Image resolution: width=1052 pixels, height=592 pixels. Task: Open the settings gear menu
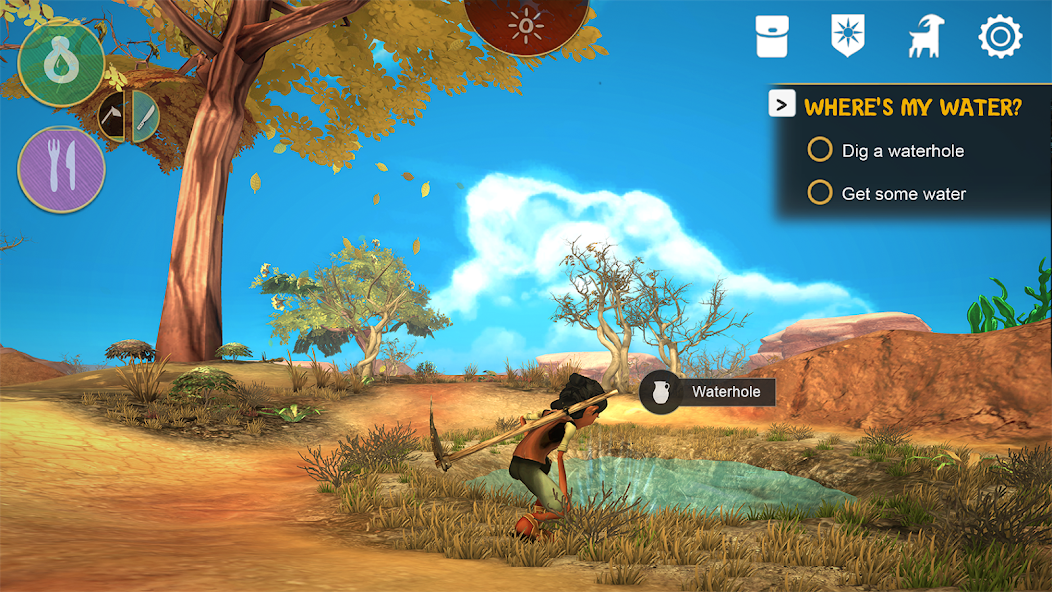pyautogui.click(x=1000, y=37)
